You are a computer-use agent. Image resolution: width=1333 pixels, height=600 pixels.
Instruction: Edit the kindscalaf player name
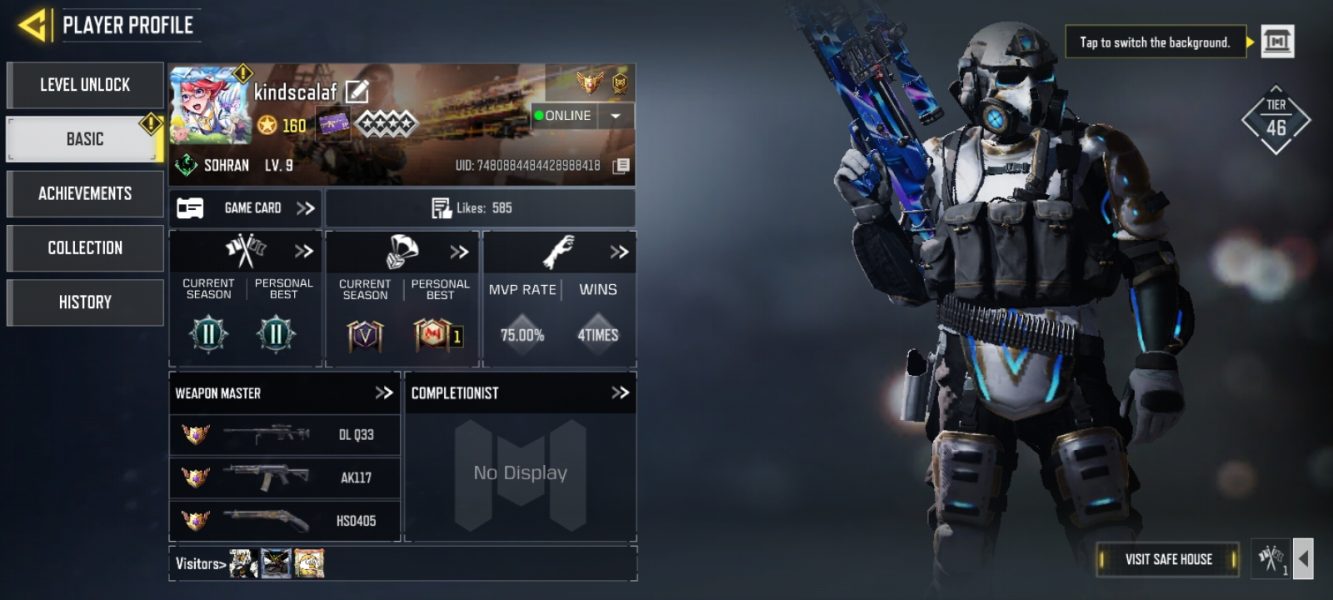tap(357, 92)
